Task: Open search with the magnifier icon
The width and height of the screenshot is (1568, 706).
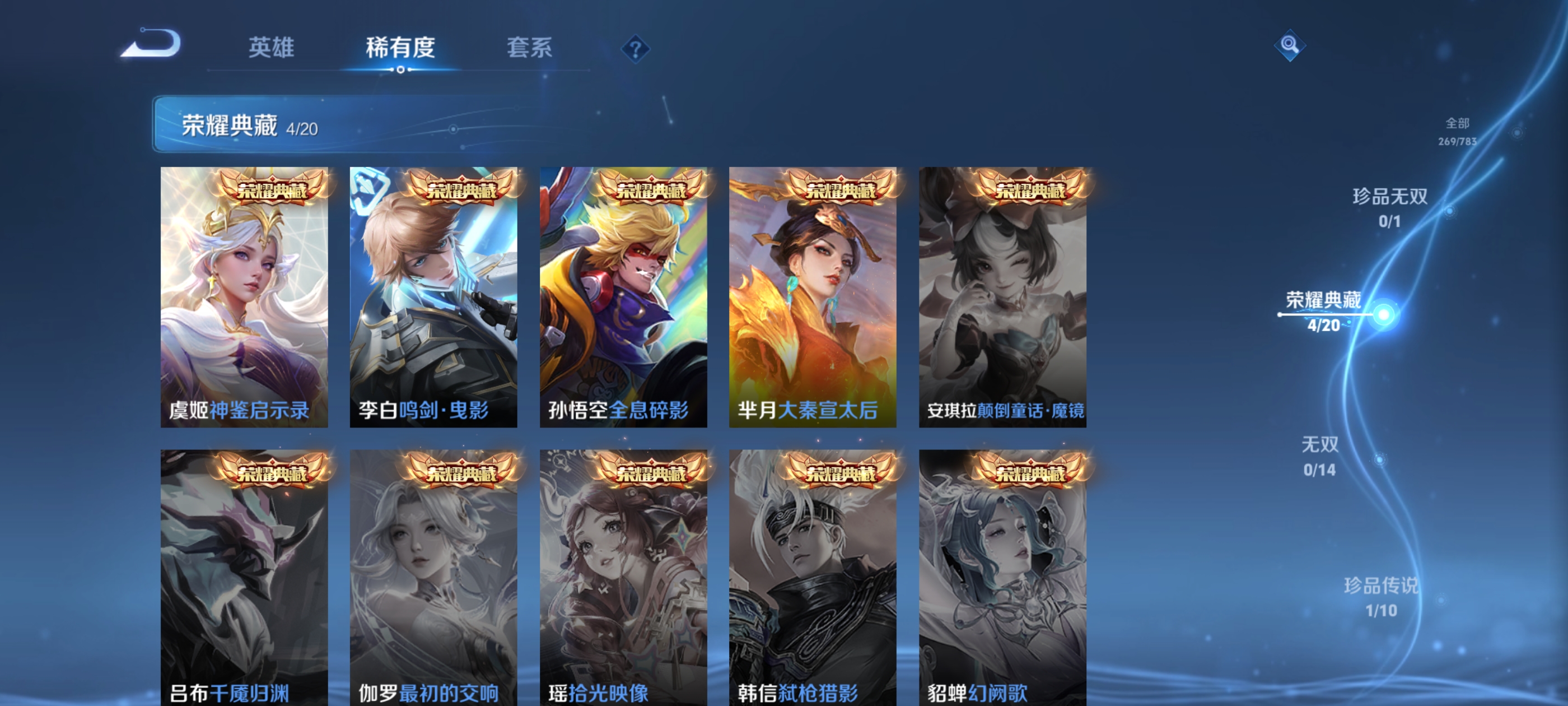Action: tap(1291, 46)
